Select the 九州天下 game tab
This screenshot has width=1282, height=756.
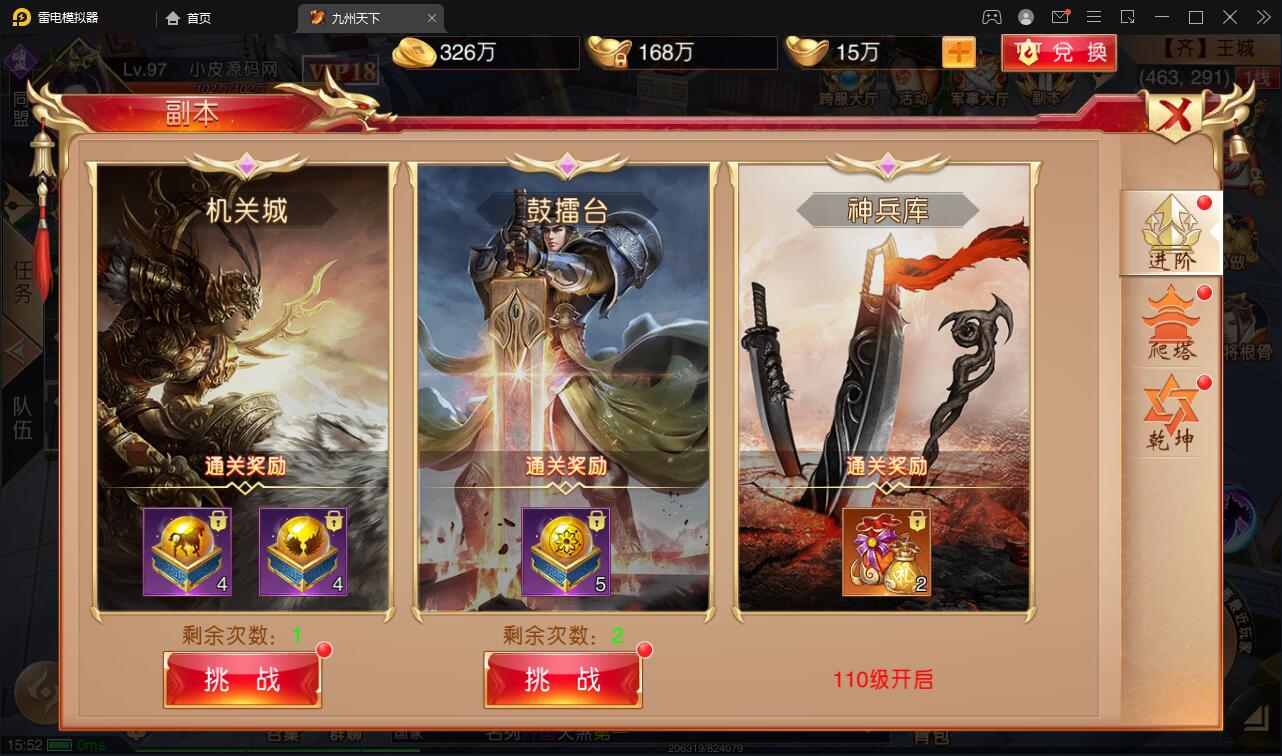(355, 17)
